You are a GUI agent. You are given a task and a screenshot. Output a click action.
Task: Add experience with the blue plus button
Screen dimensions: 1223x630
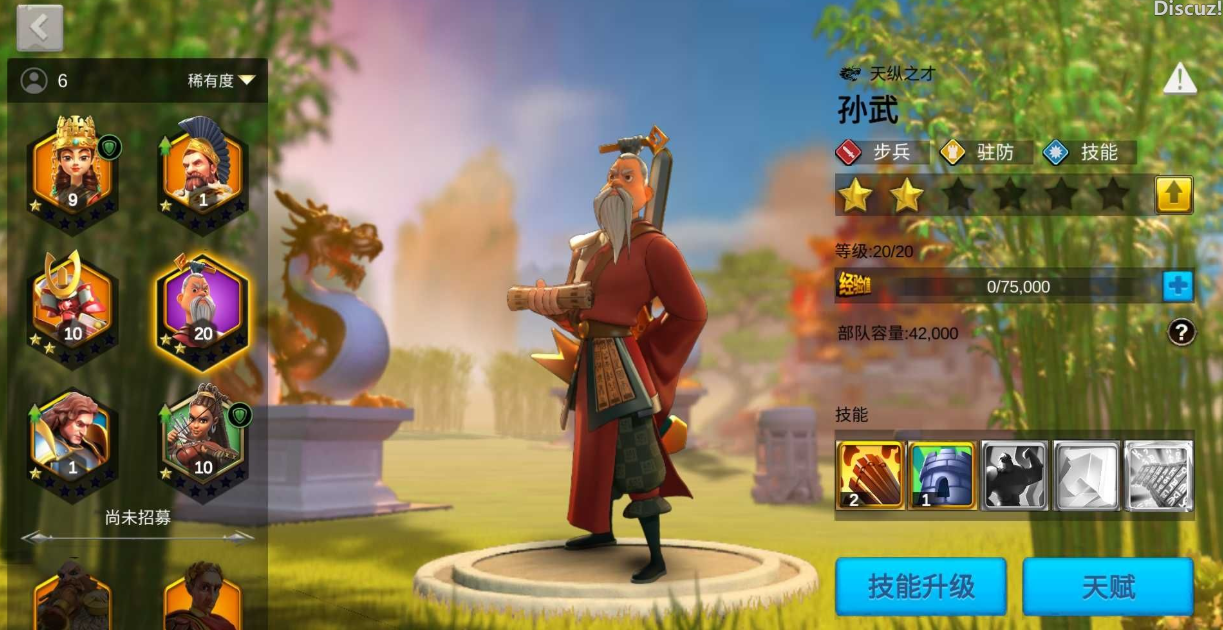tap(1178, 286)
